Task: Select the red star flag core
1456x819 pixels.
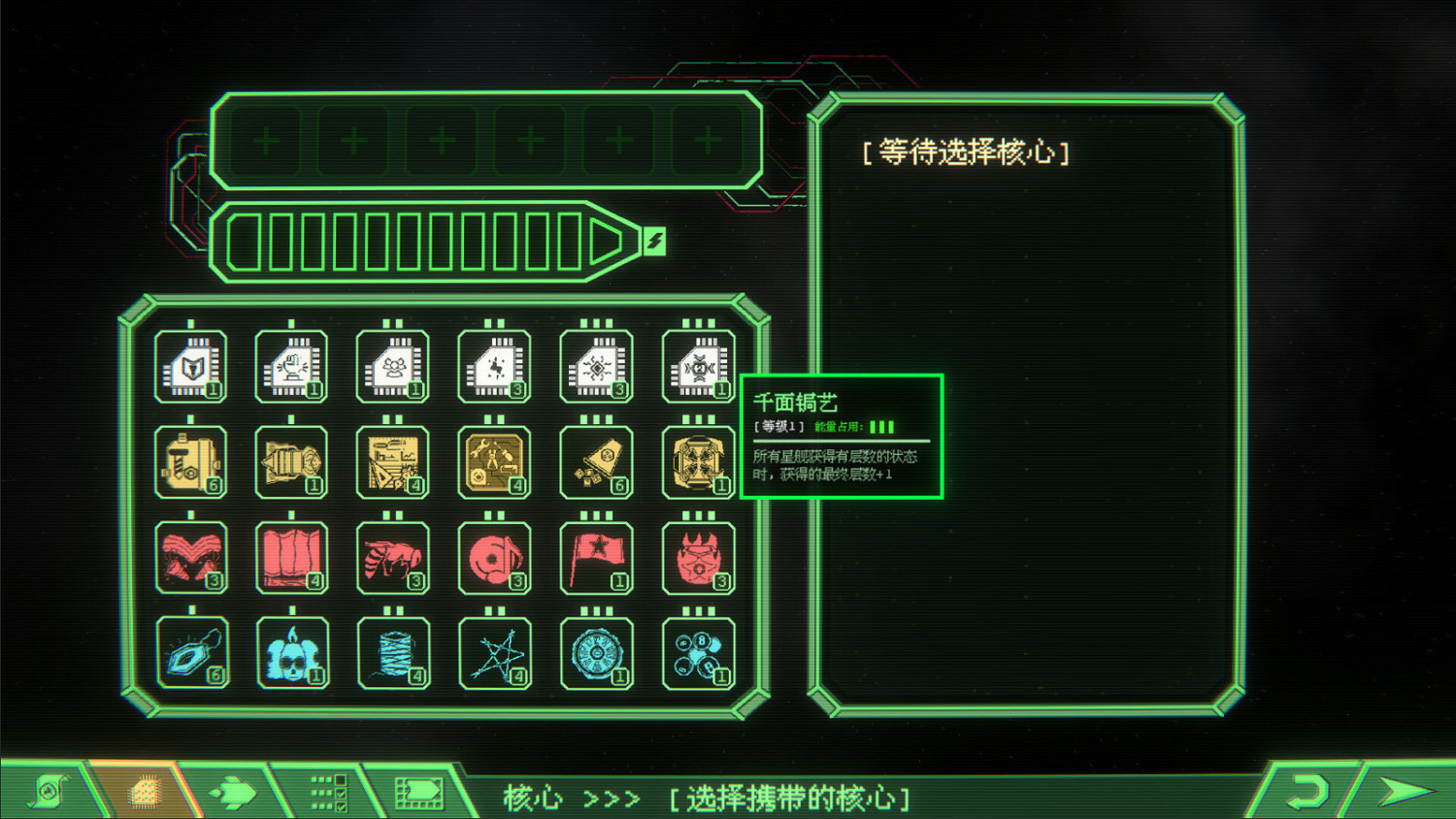Action: click(596, 556)
